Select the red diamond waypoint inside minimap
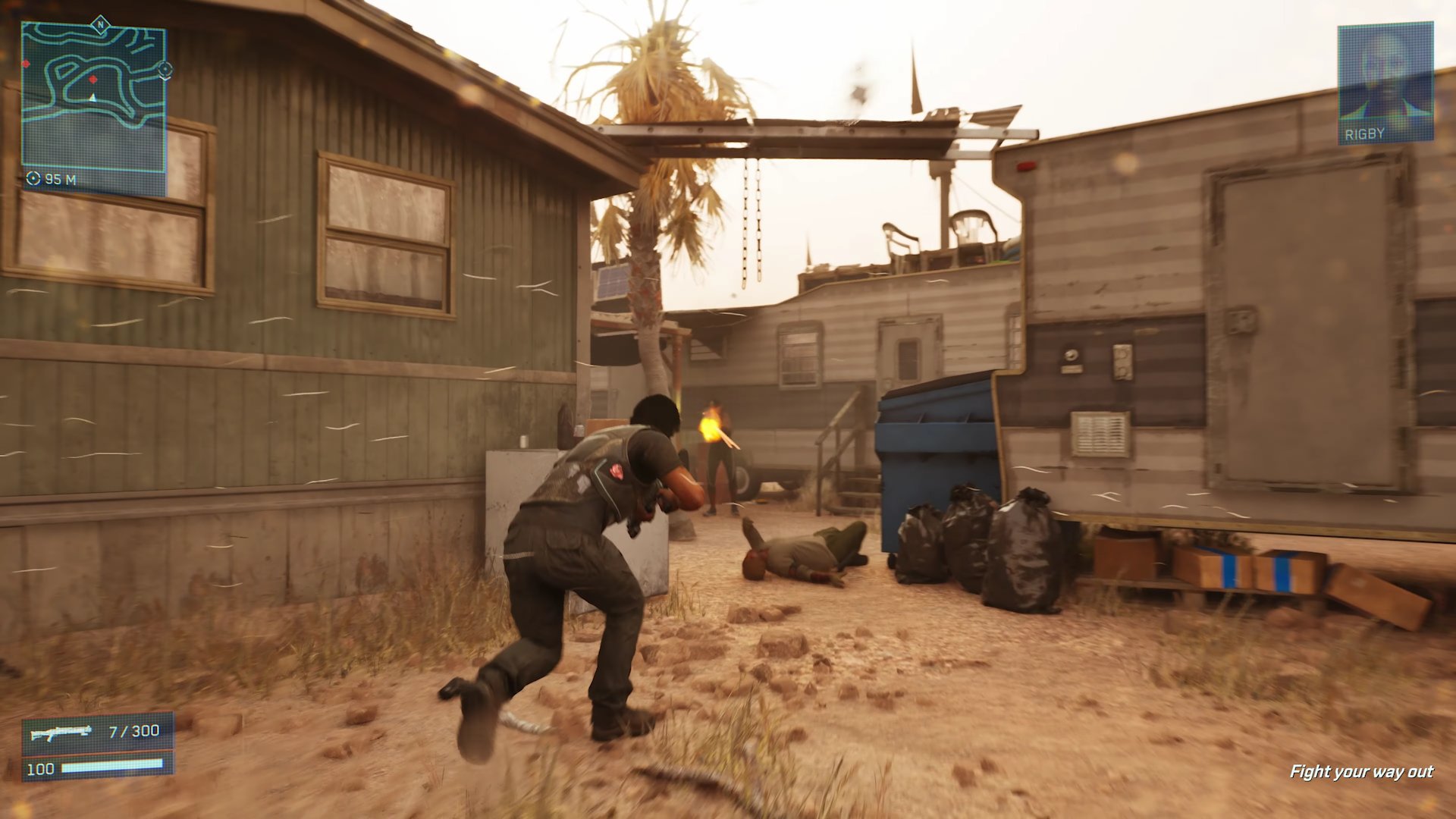Image resolution: width=1456 pixels, height=819 pixels. click(93, 80)
